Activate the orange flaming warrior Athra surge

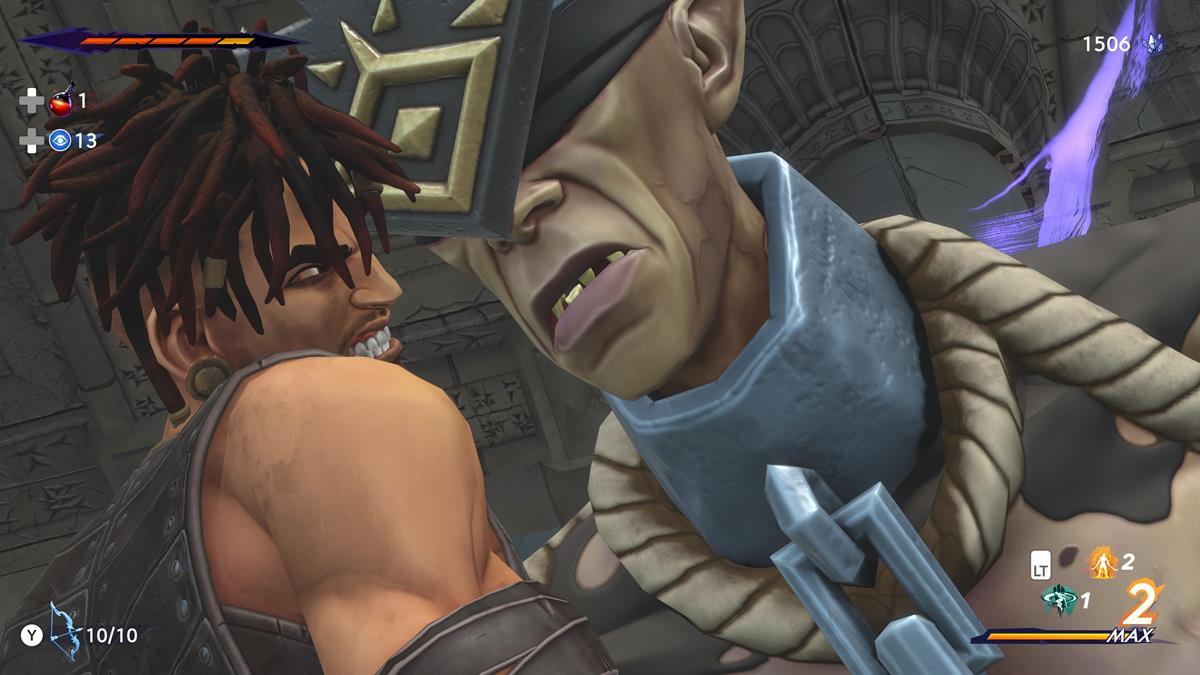1102,564
